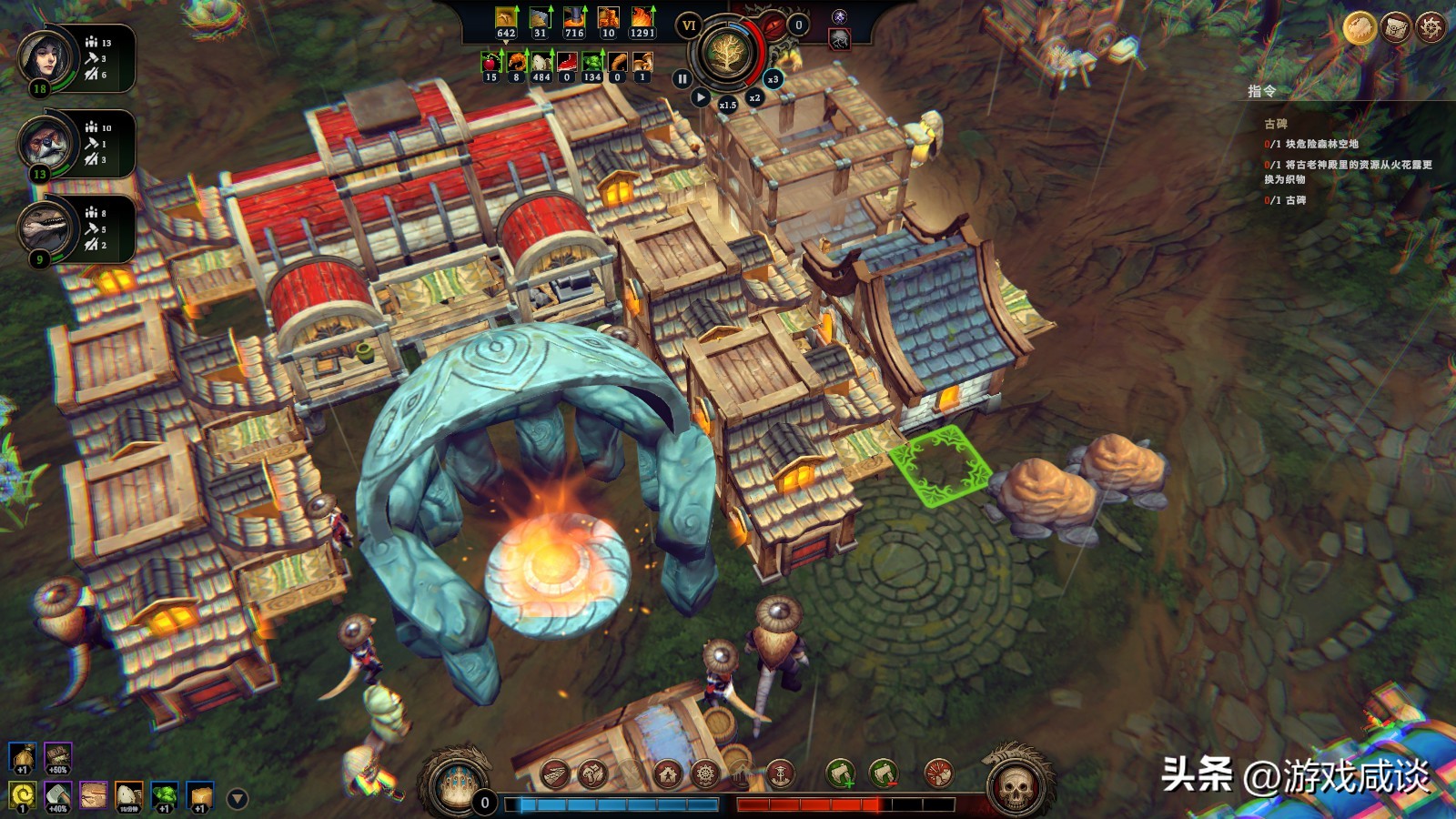The image size is (1456, 819).
Task: Select the fox villager portrait
Action: [x=45, y=143]
